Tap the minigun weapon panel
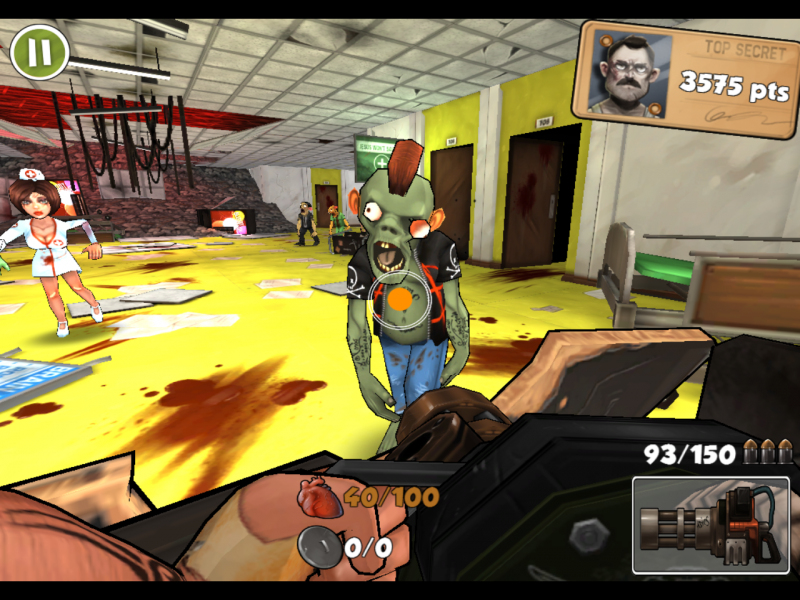 coord(710,524)
